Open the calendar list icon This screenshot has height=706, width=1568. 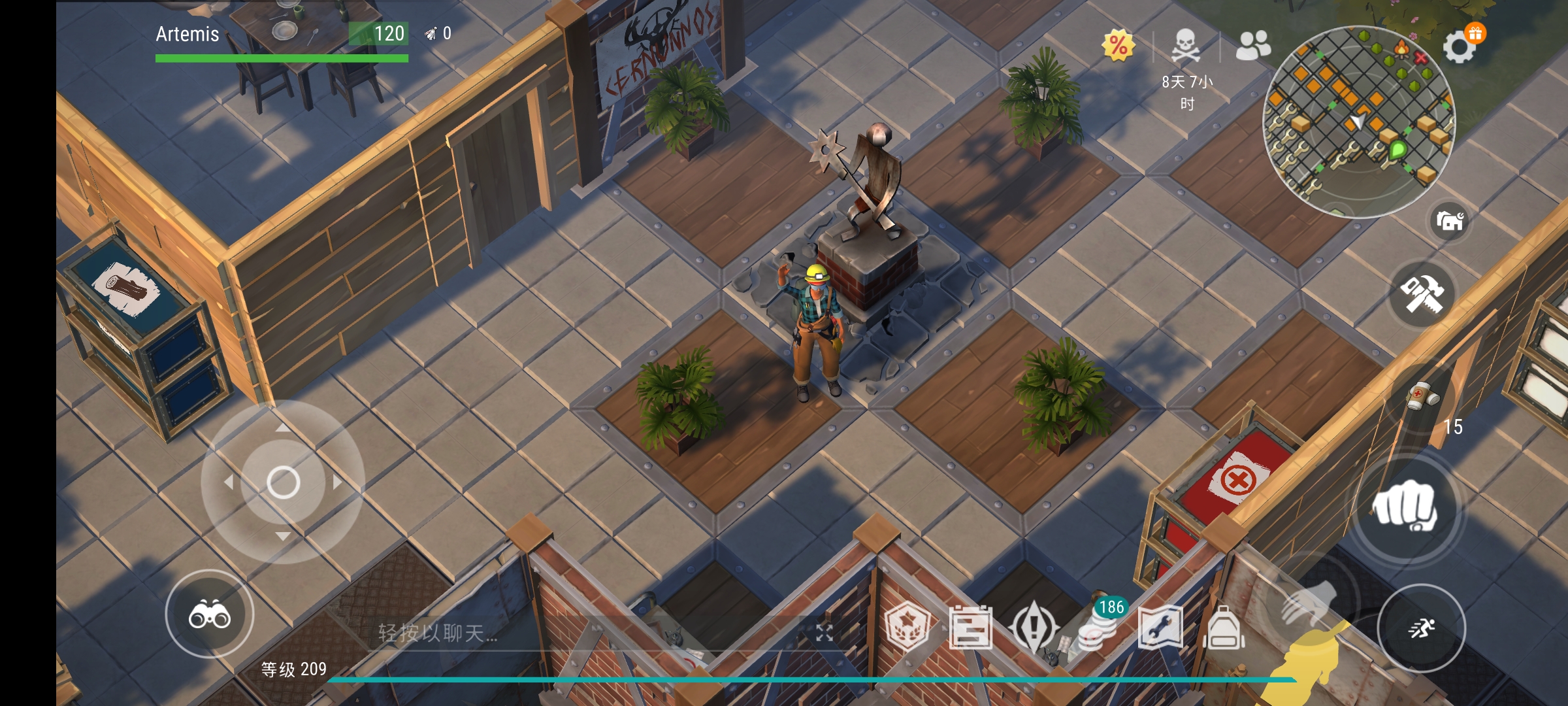click(x=970, y=628)
